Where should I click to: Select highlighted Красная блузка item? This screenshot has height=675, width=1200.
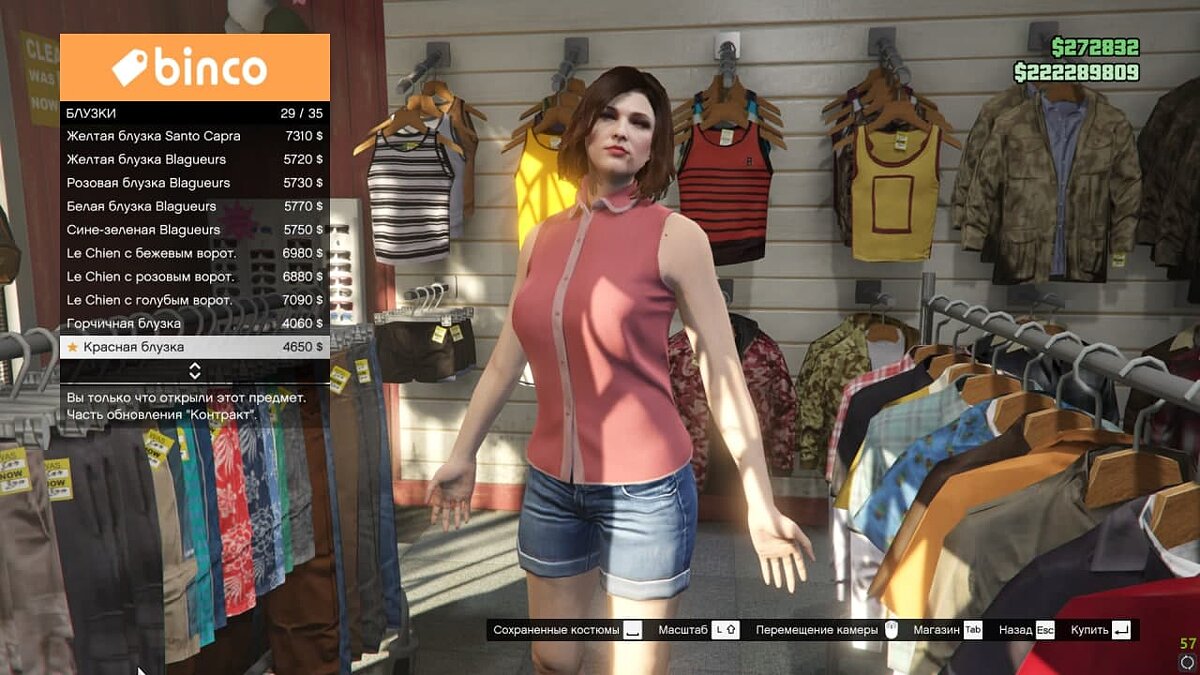pos(195,347)
